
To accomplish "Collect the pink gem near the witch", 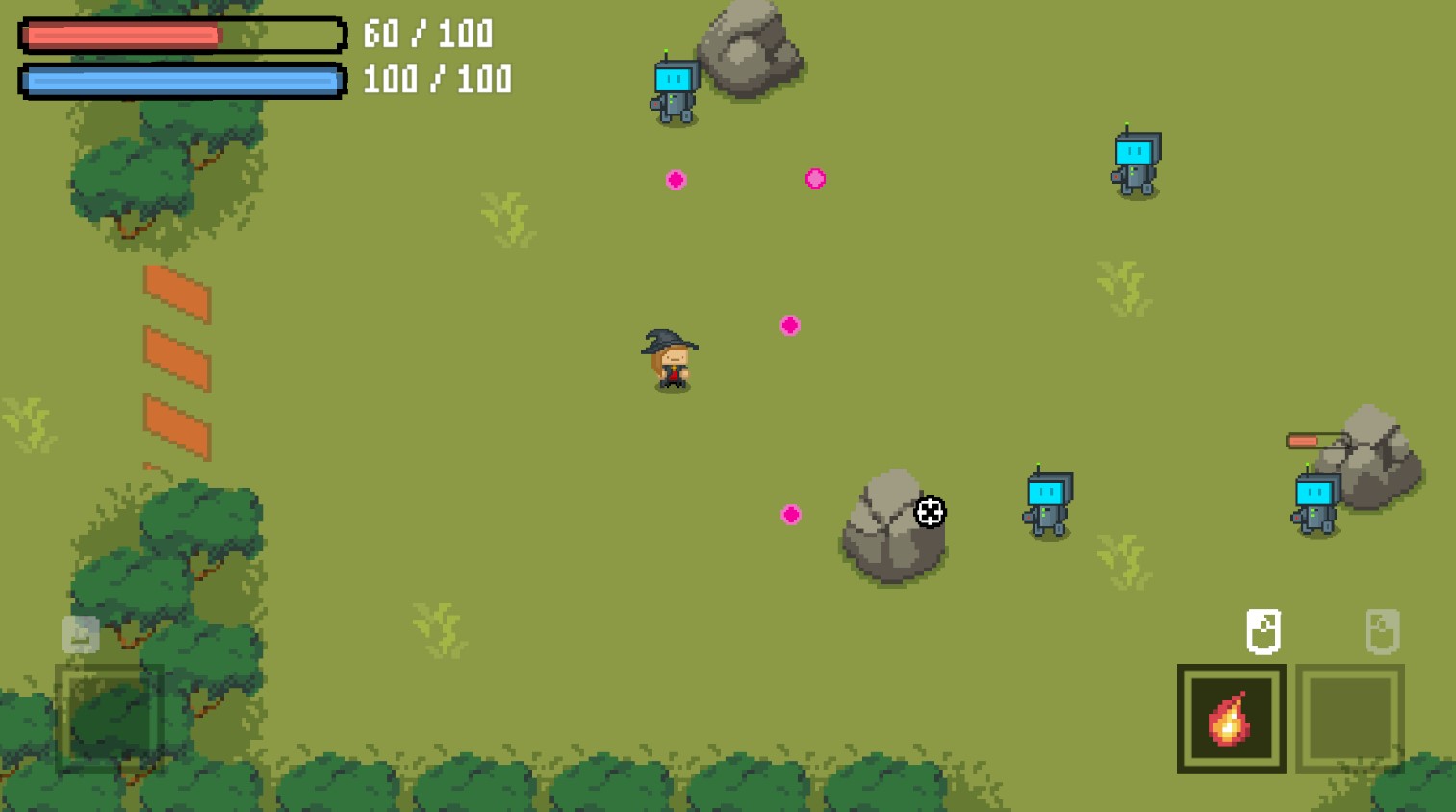I will coord(789,325).
